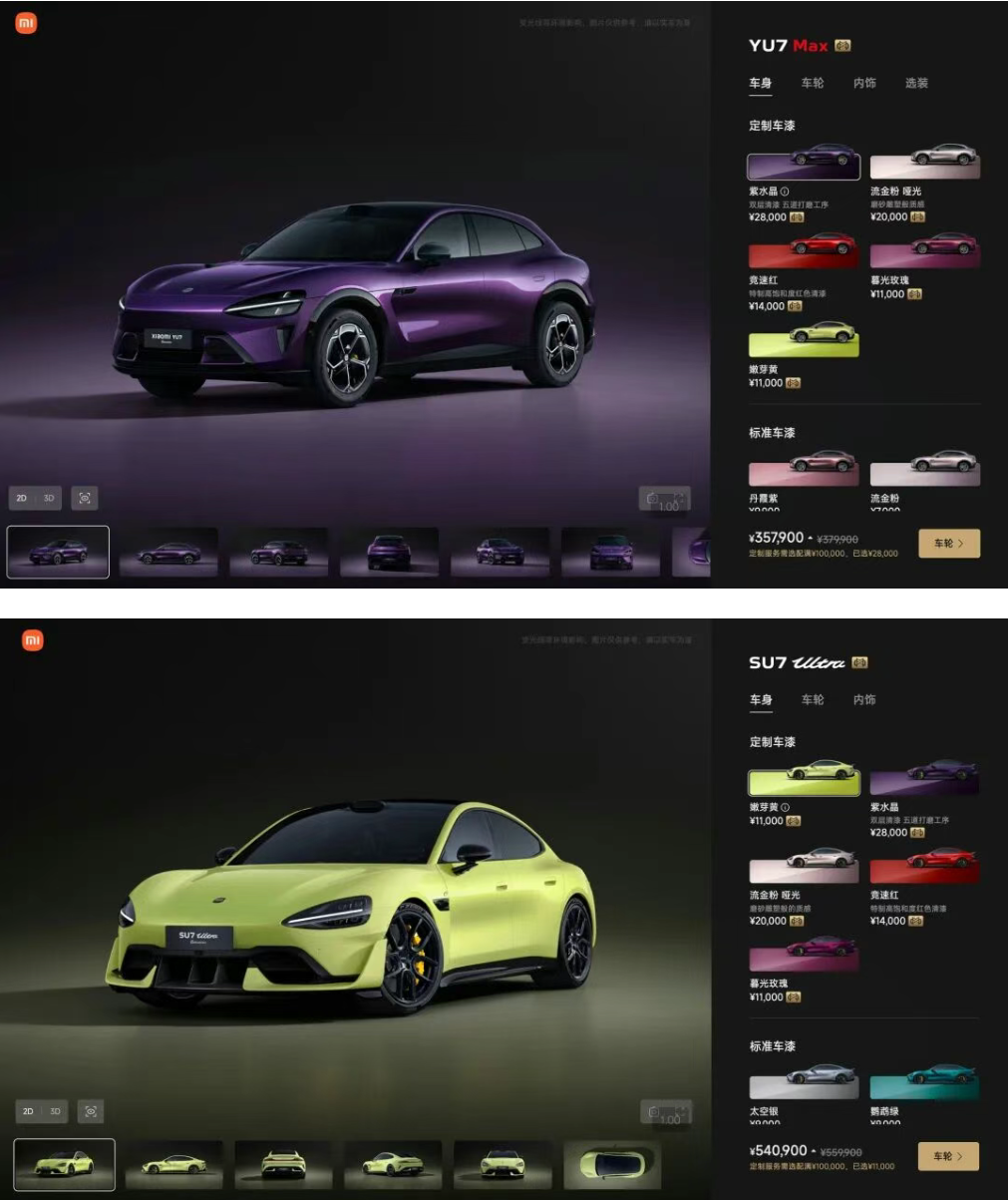Open the AR scan icon beside YU7 3D toggle

(x=85, y=498)
